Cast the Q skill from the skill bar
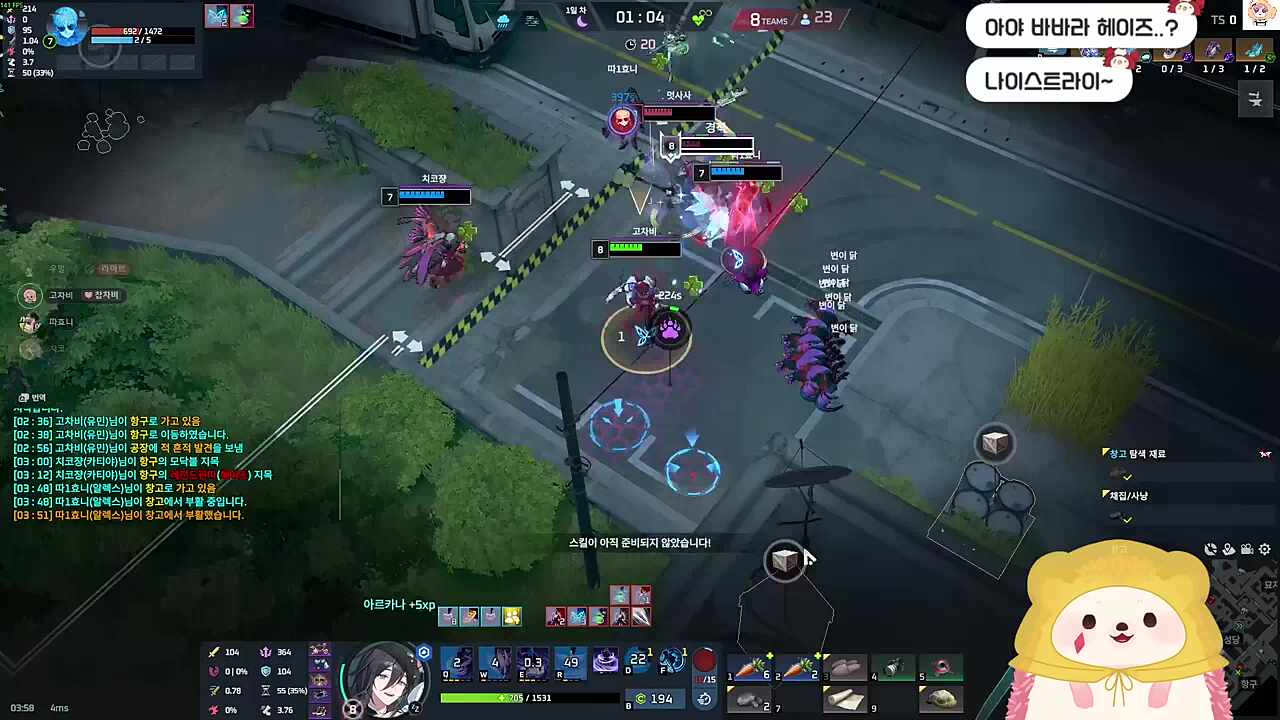This screenshot has height=720, width=1280. (x=458, y=662)
